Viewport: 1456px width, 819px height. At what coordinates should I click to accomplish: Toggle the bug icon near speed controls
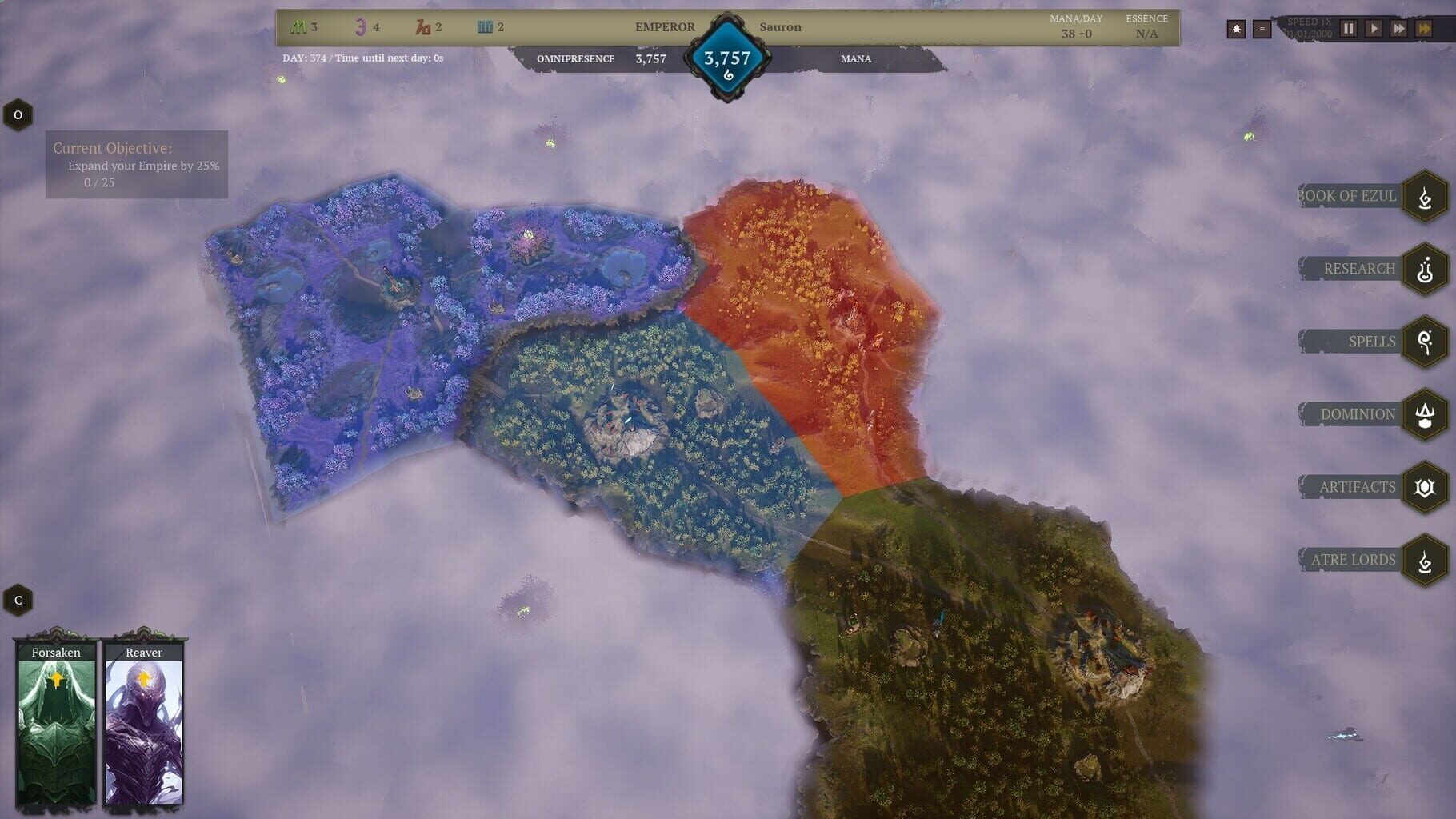[1236, 28]
